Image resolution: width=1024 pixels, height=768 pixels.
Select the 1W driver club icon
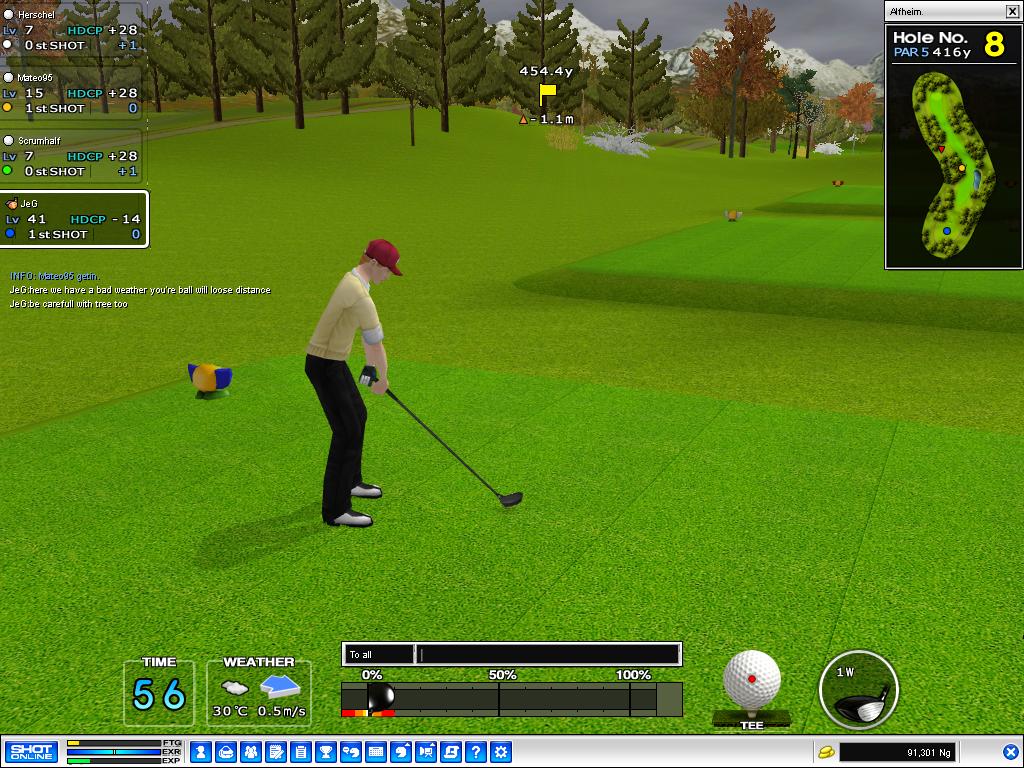pos(859,690)
